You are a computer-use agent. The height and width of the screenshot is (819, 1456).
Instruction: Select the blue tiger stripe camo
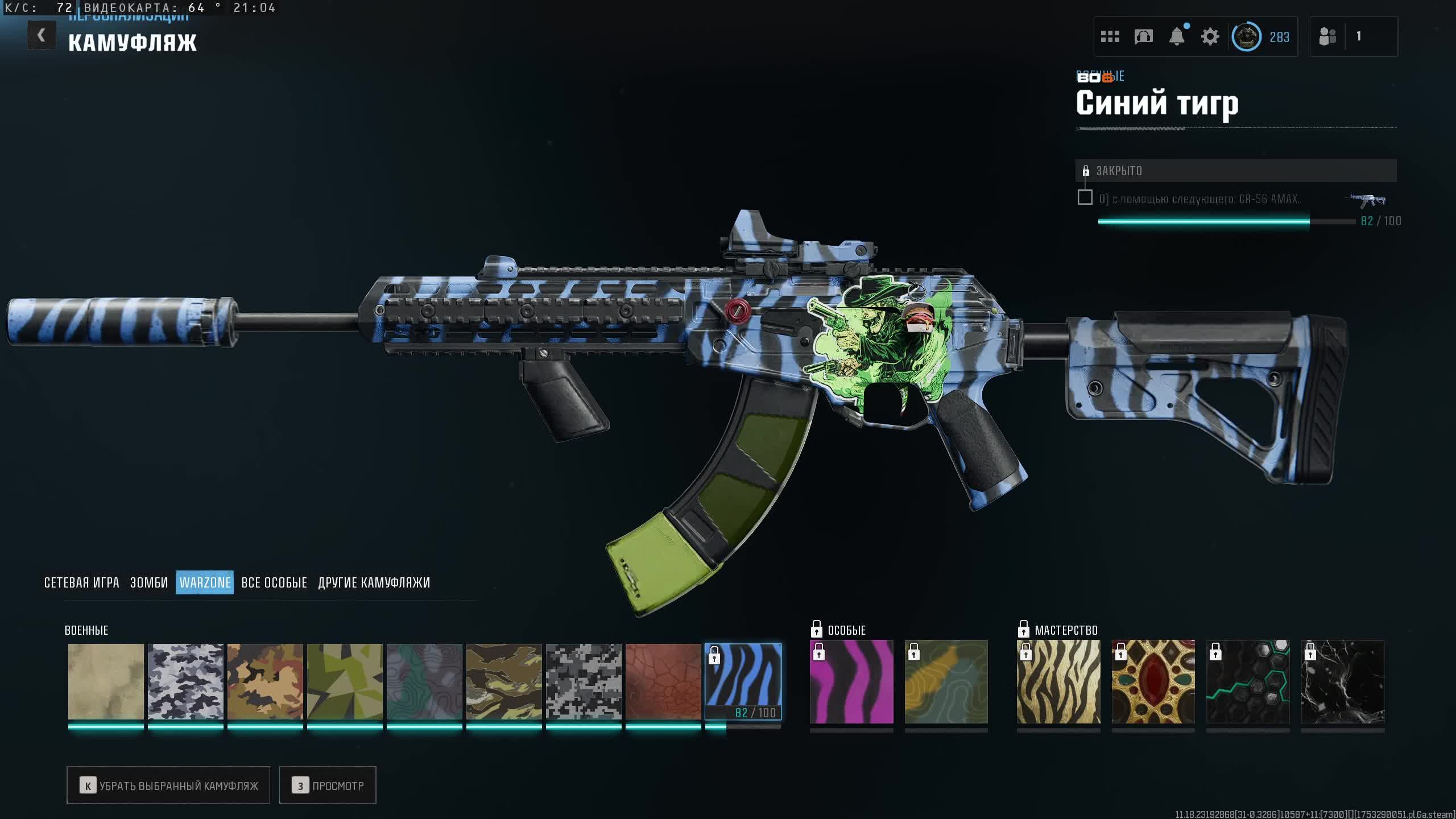click(x=743, y=681)
